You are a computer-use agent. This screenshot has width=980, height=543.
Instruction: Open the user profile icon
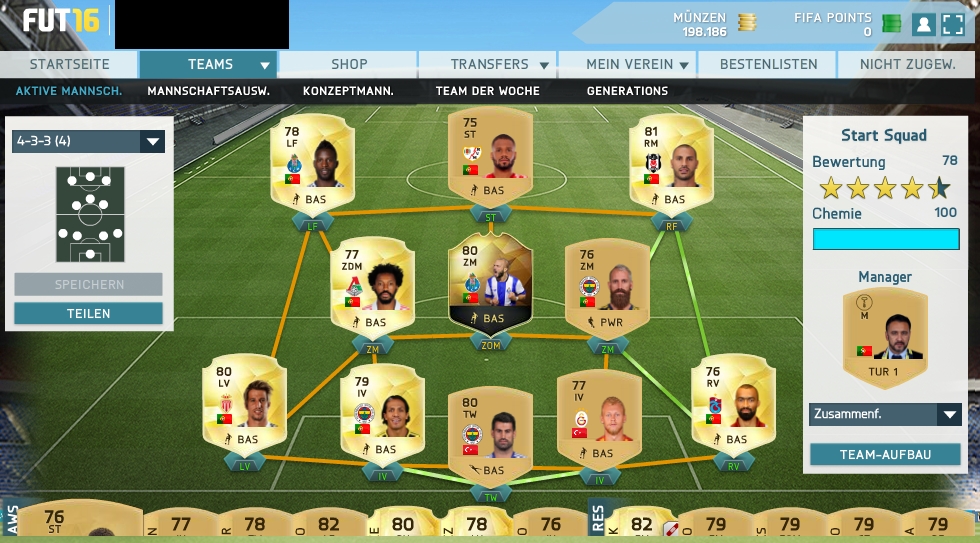923,24
